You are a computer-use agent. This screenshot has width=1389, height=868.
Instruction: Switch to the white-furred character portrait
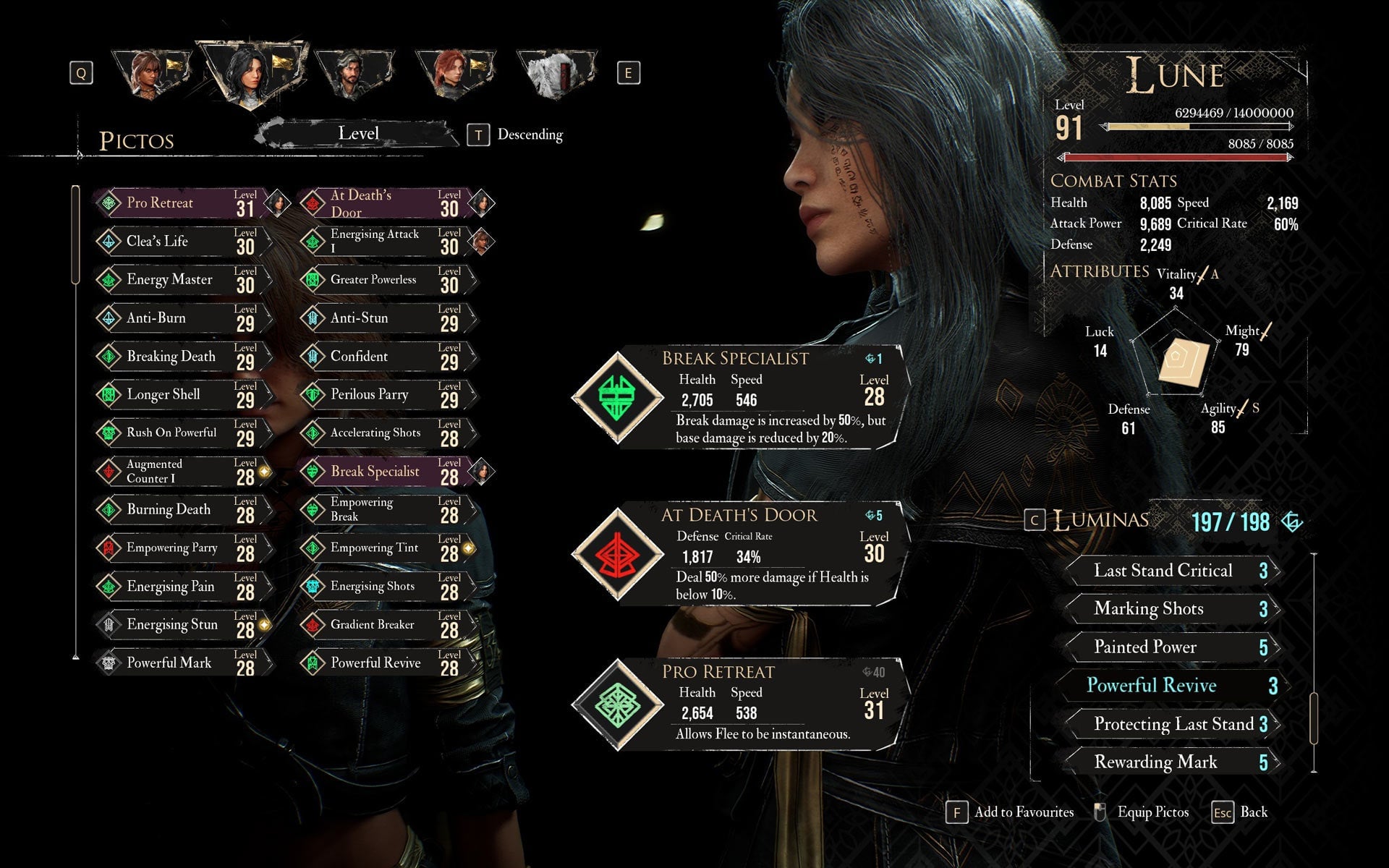[x=556, y=72]
